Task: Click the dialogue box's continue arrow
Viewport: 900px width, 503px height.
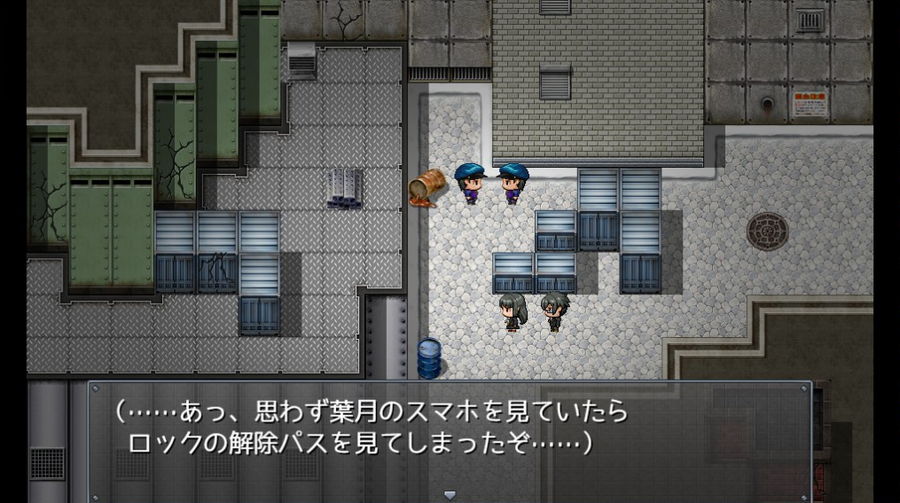Action: click(x=449, y=494)
